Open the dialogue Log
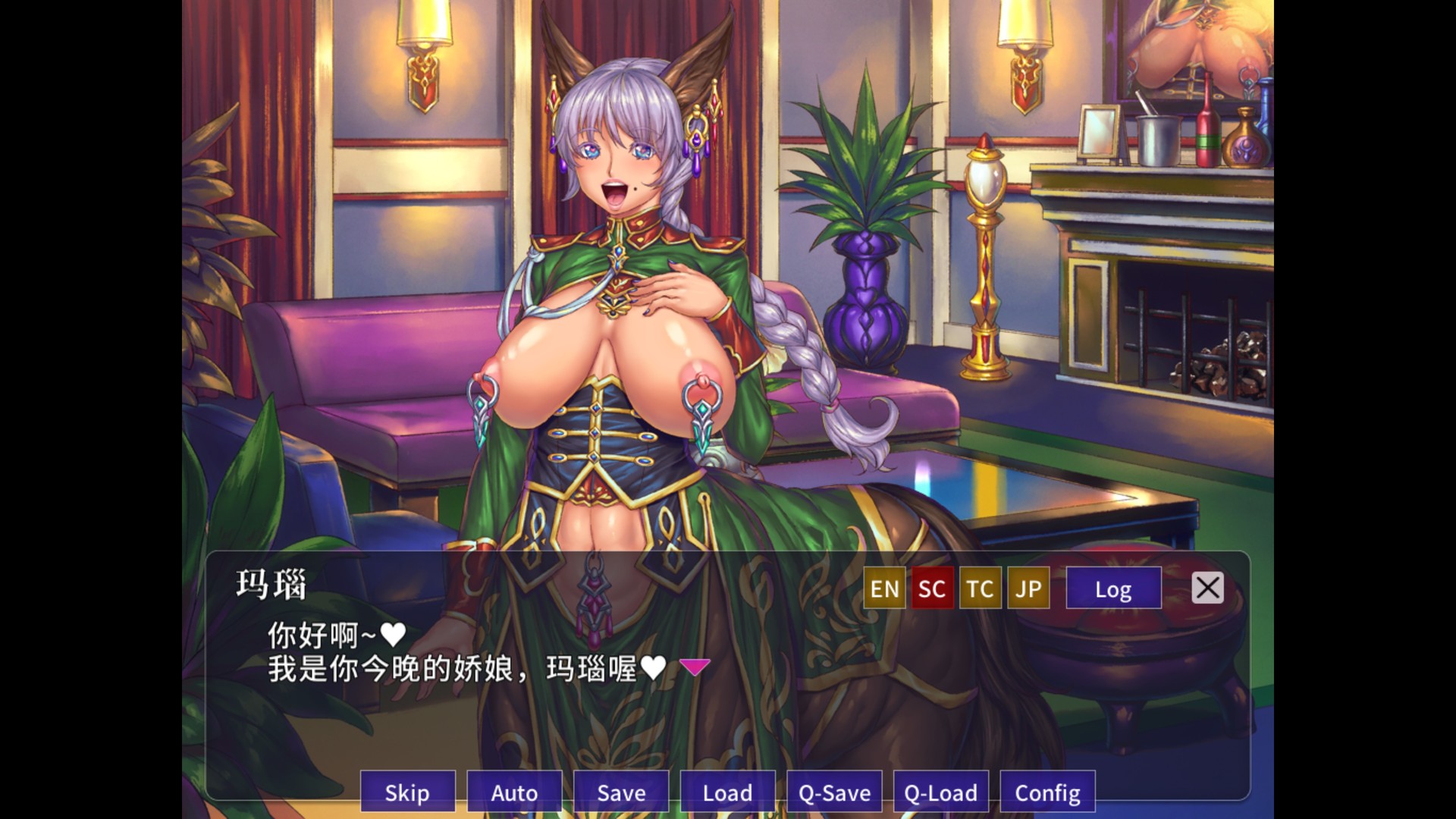 pos(1113,588)
